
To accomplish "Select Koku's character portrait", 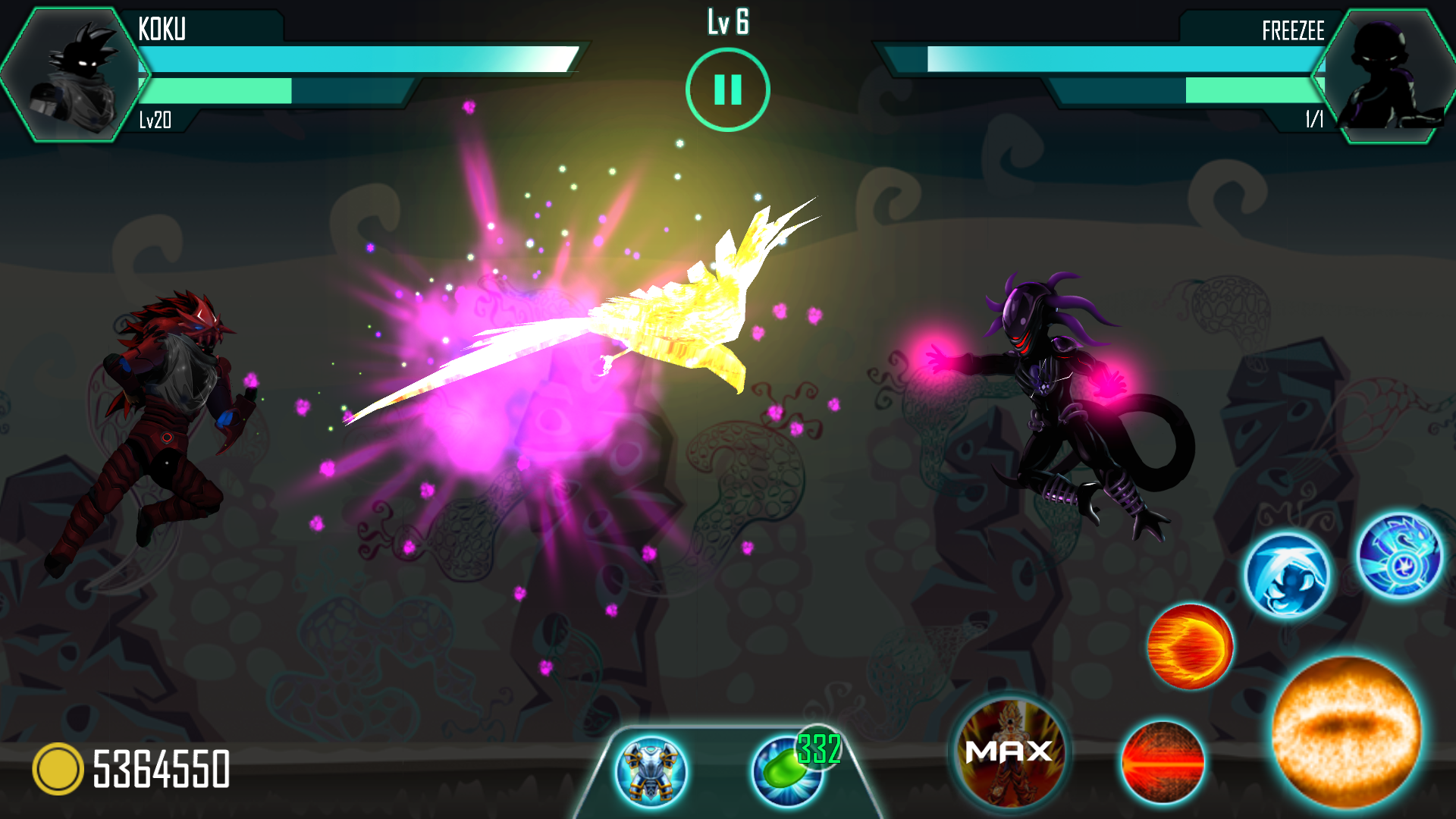I will (x=74, y=75).
